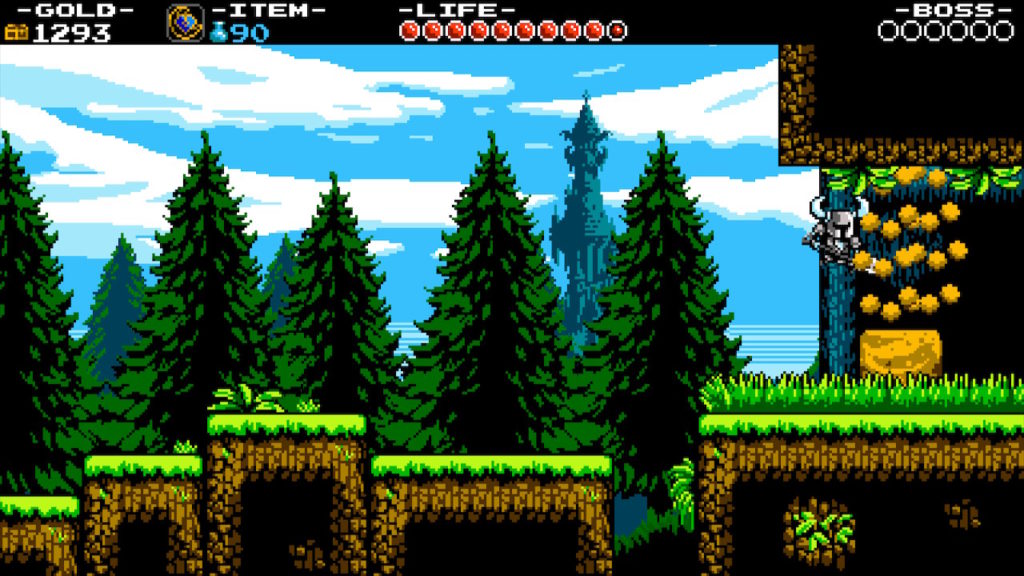Viewport: 1024px width, 576px height.
Task: Select the equipped relic icon beside ITEM
Action: (184, 22)
